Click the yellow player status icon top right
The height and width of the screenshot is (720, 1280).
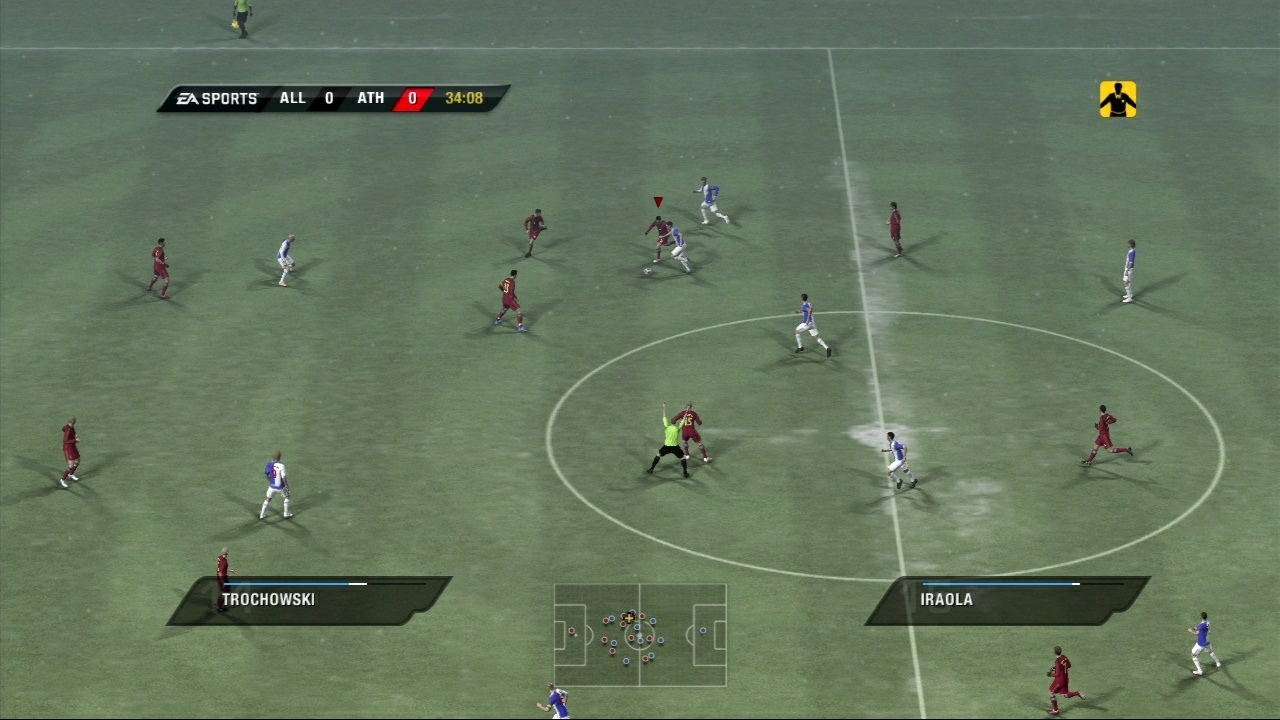click(x=1117, y=101)
